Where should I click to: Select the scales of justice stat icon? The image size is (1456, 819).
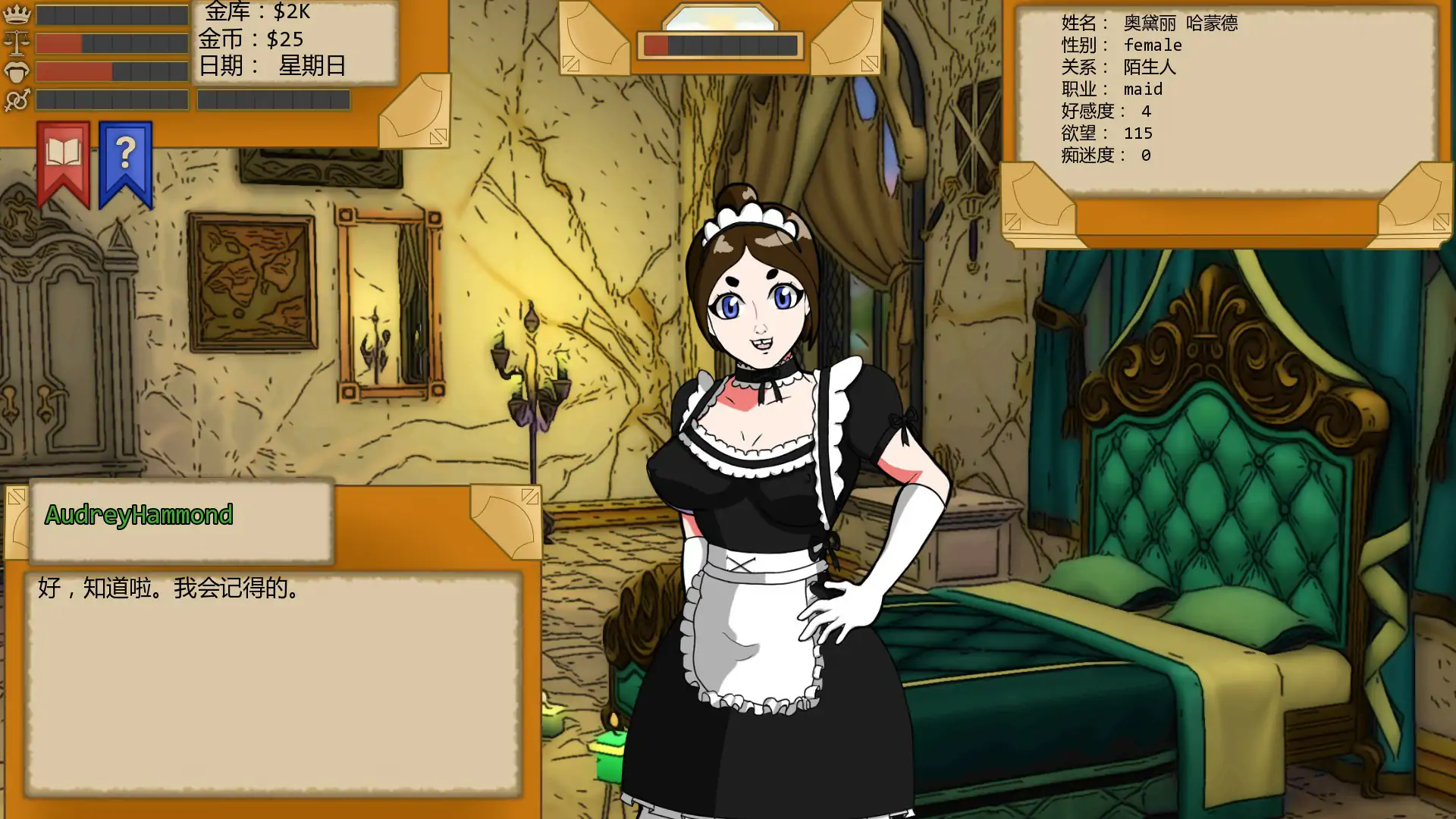coord(17,42)
